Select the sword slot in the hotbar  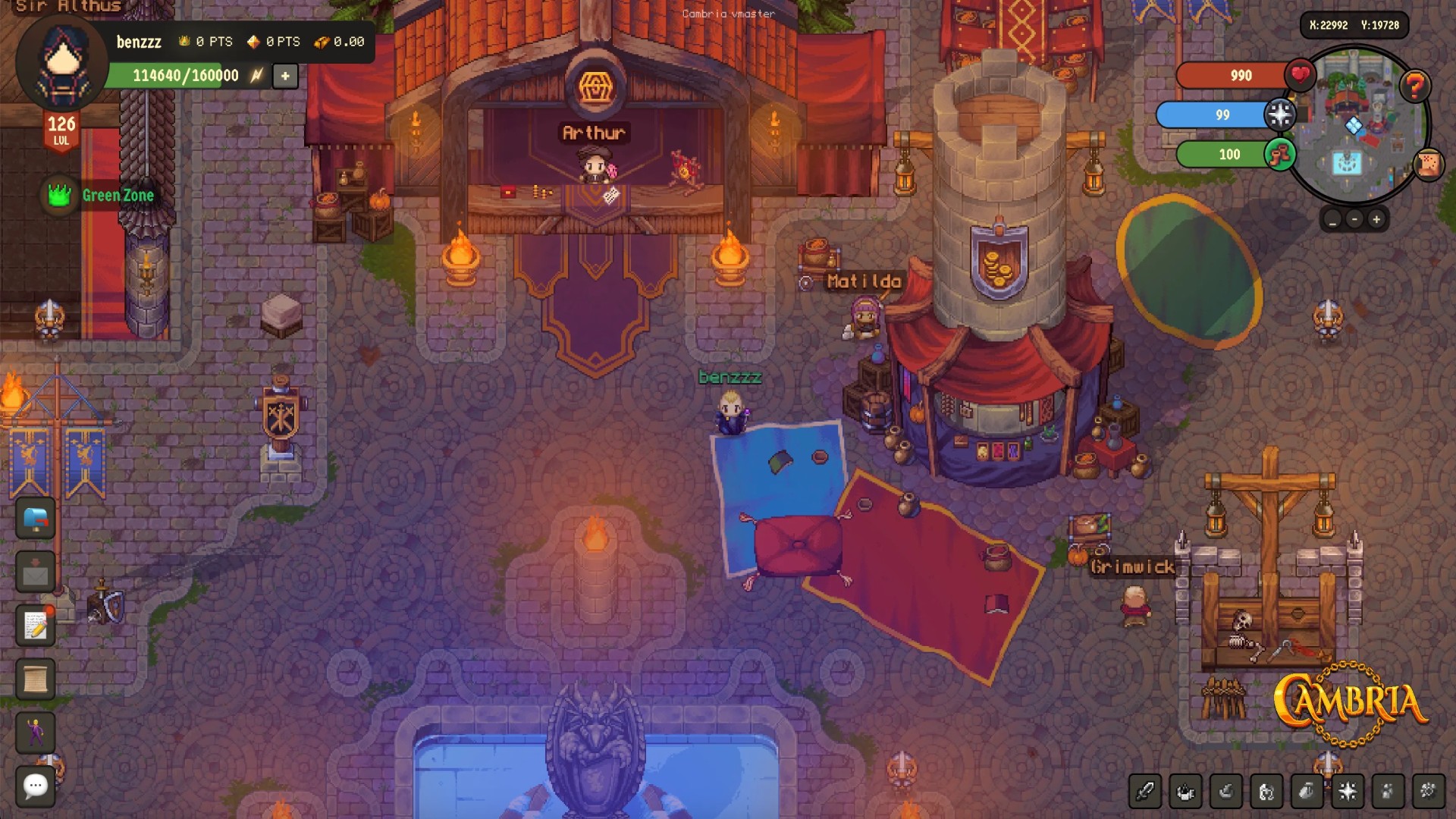(1144, 792)
